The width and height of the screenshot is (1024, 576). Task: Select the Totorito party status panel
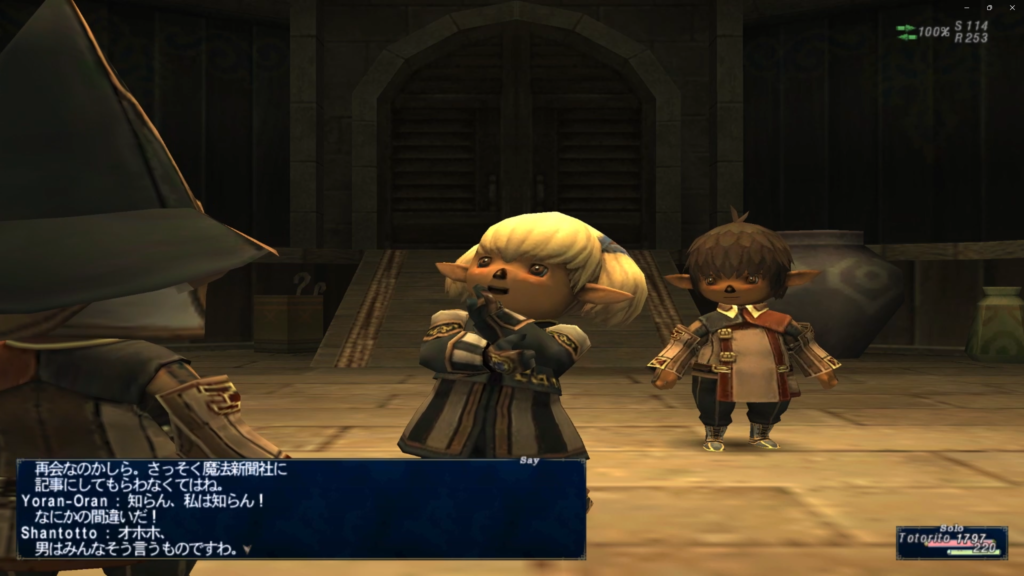tap(951, 542)
